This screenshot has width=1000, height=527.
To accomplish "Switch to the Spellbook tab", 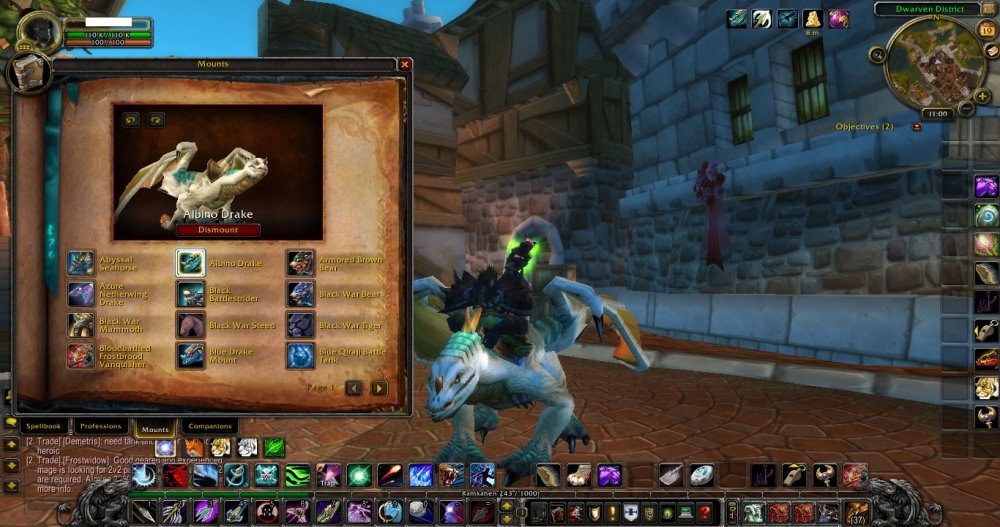I will [x=44, y=427].
